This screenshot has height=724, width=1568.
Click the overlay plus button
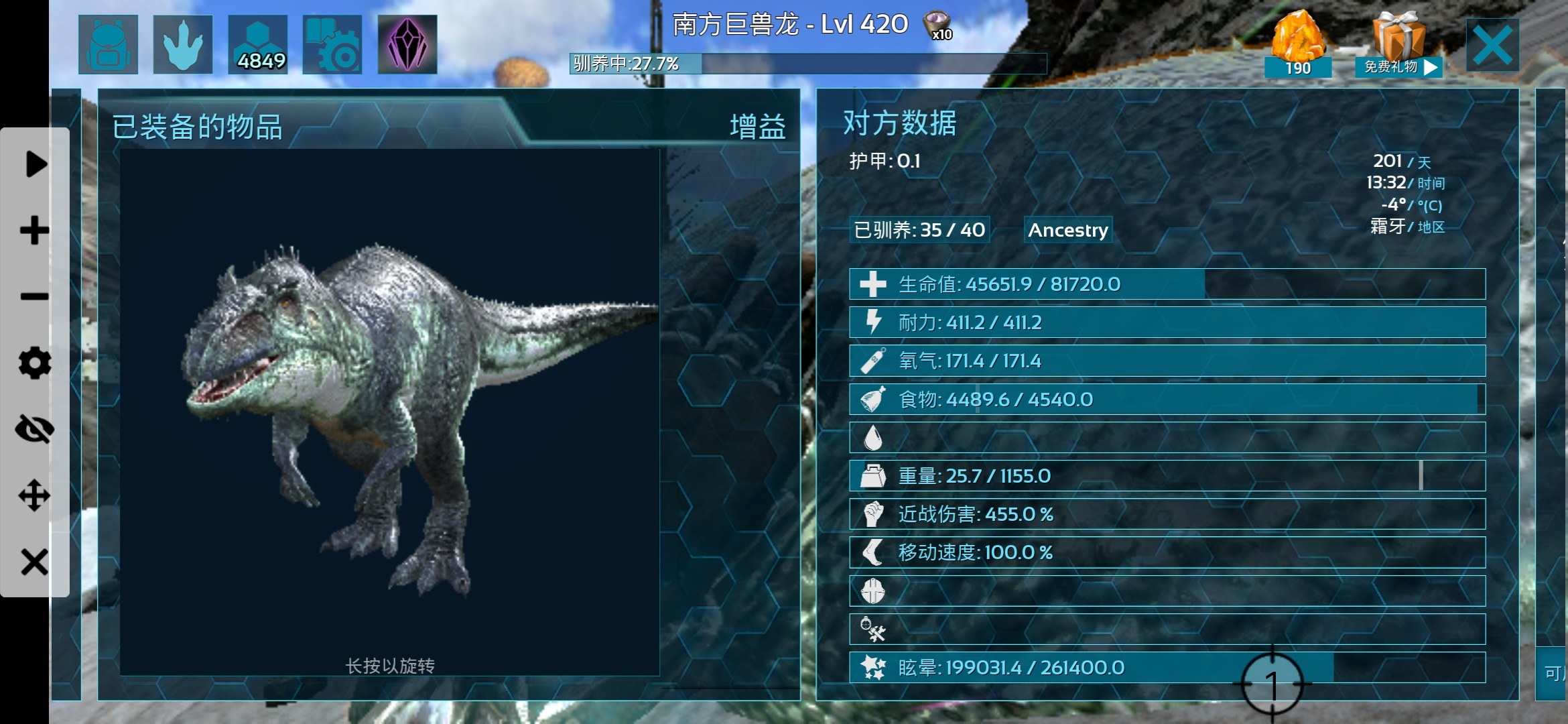click(35, 231)
